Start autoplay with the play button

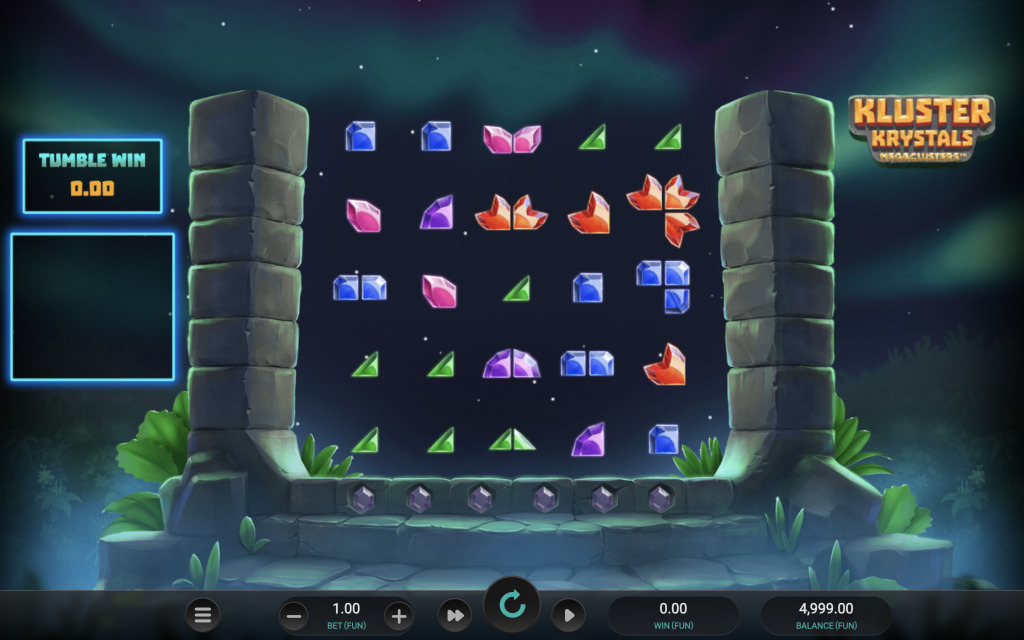568,615
